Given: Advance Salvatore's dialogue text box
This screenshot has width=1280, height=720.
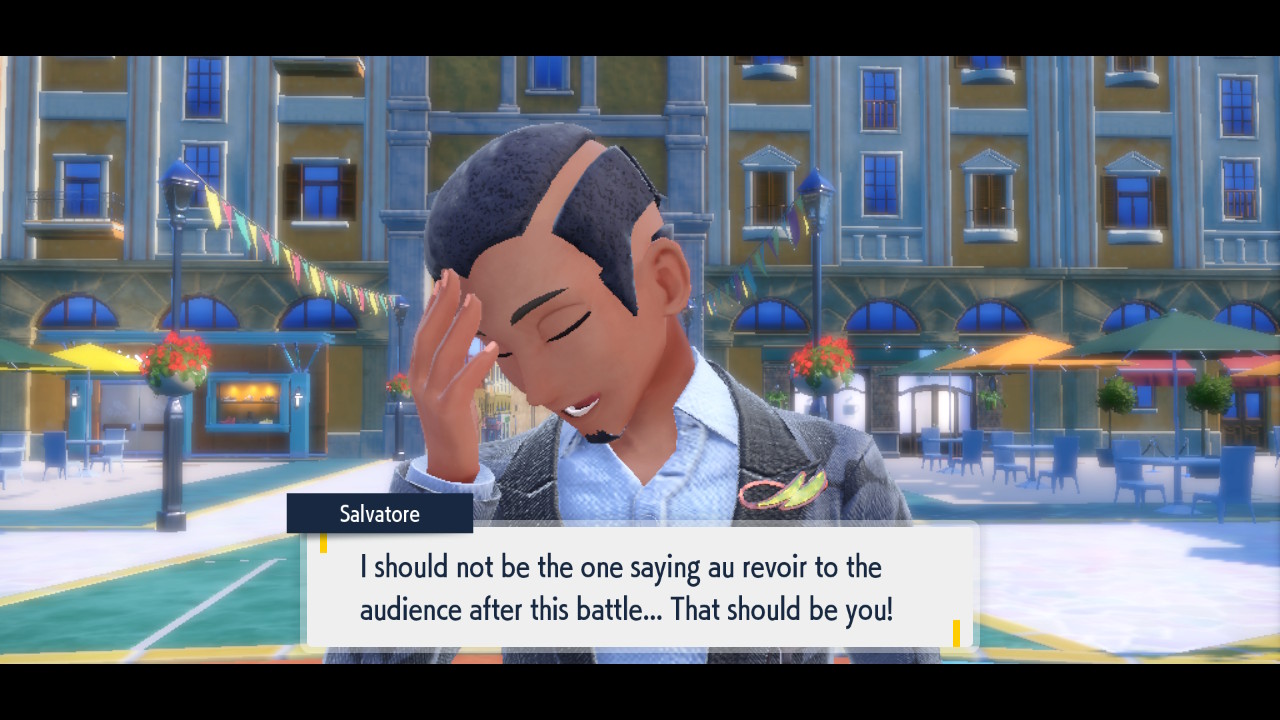Looking at the screenshot, I should pyautogui.click(x=640, y=587).
